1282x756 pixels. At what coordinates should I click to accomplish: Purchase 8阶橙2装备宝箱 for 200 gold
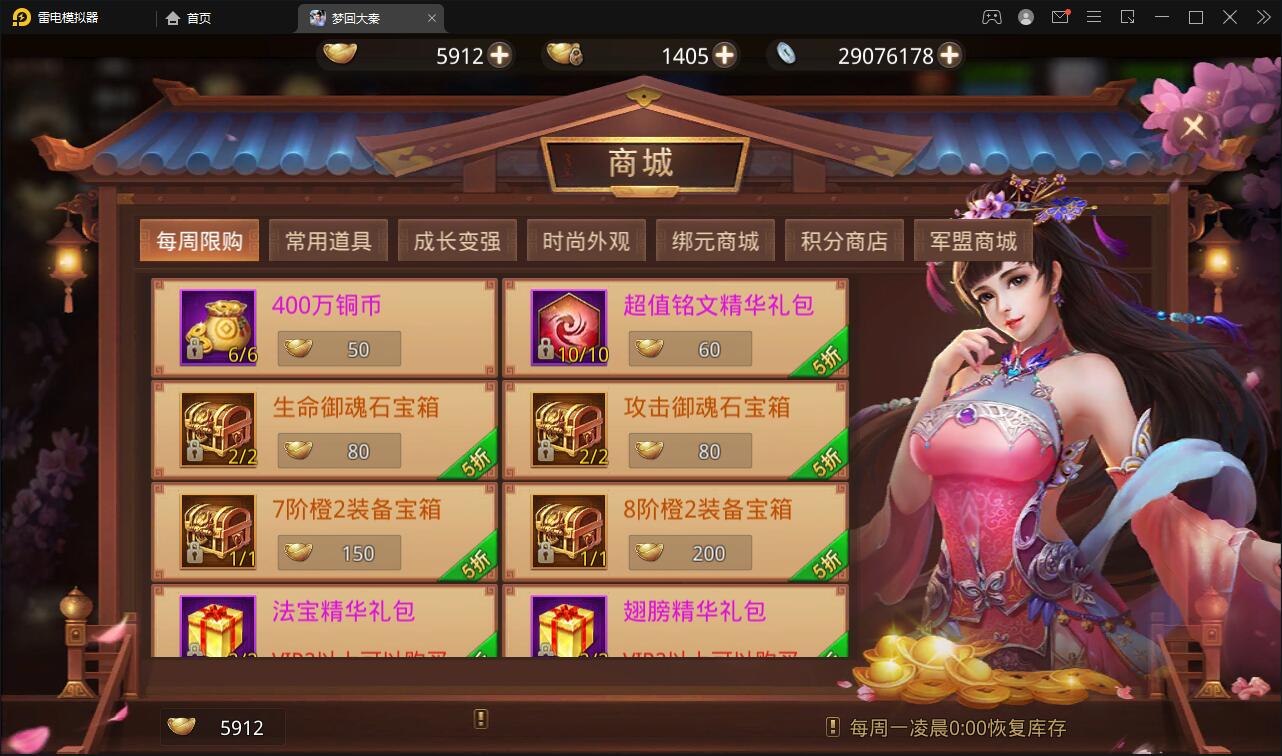(x=690, y=552)
